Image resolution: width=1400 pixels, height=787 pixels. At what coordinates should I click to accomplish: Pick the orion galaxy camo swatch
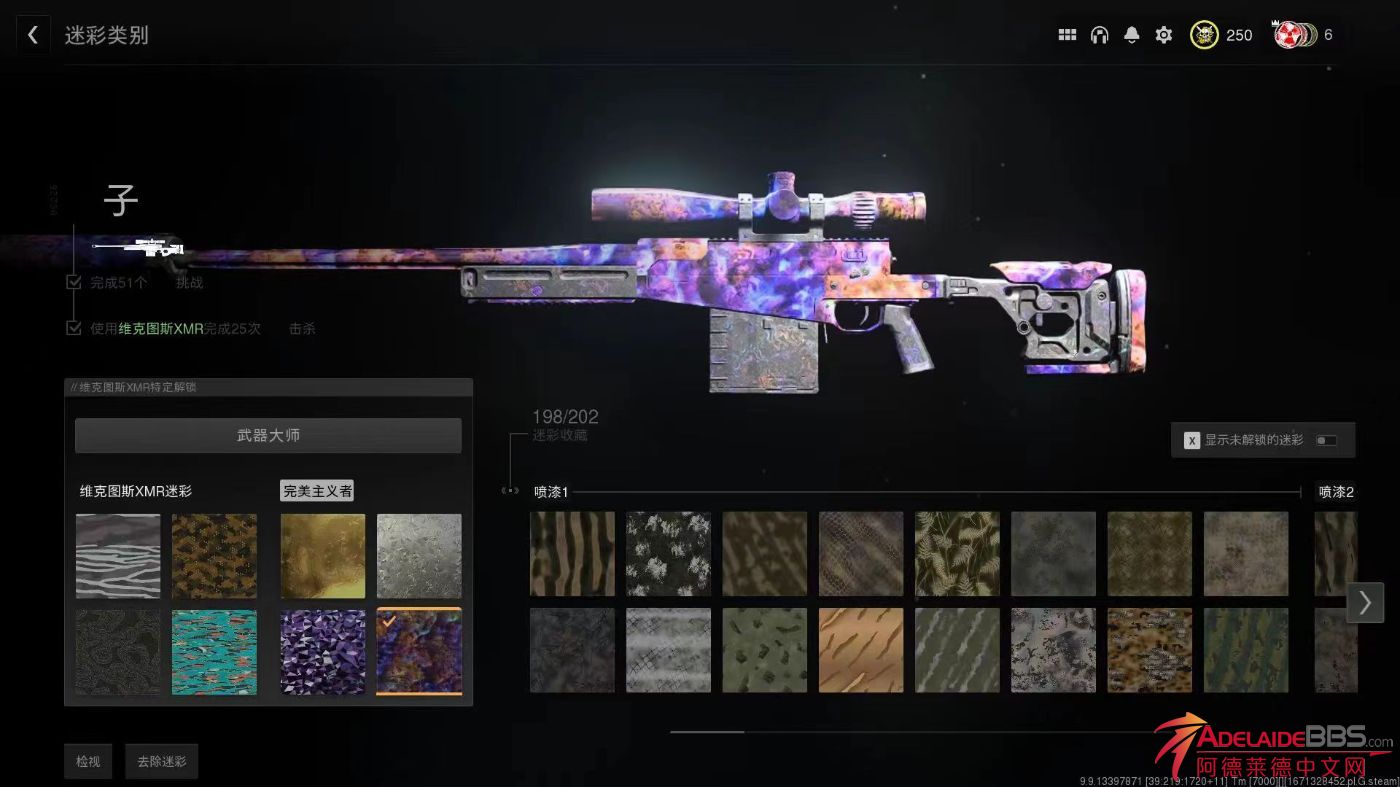coord(419,652)
